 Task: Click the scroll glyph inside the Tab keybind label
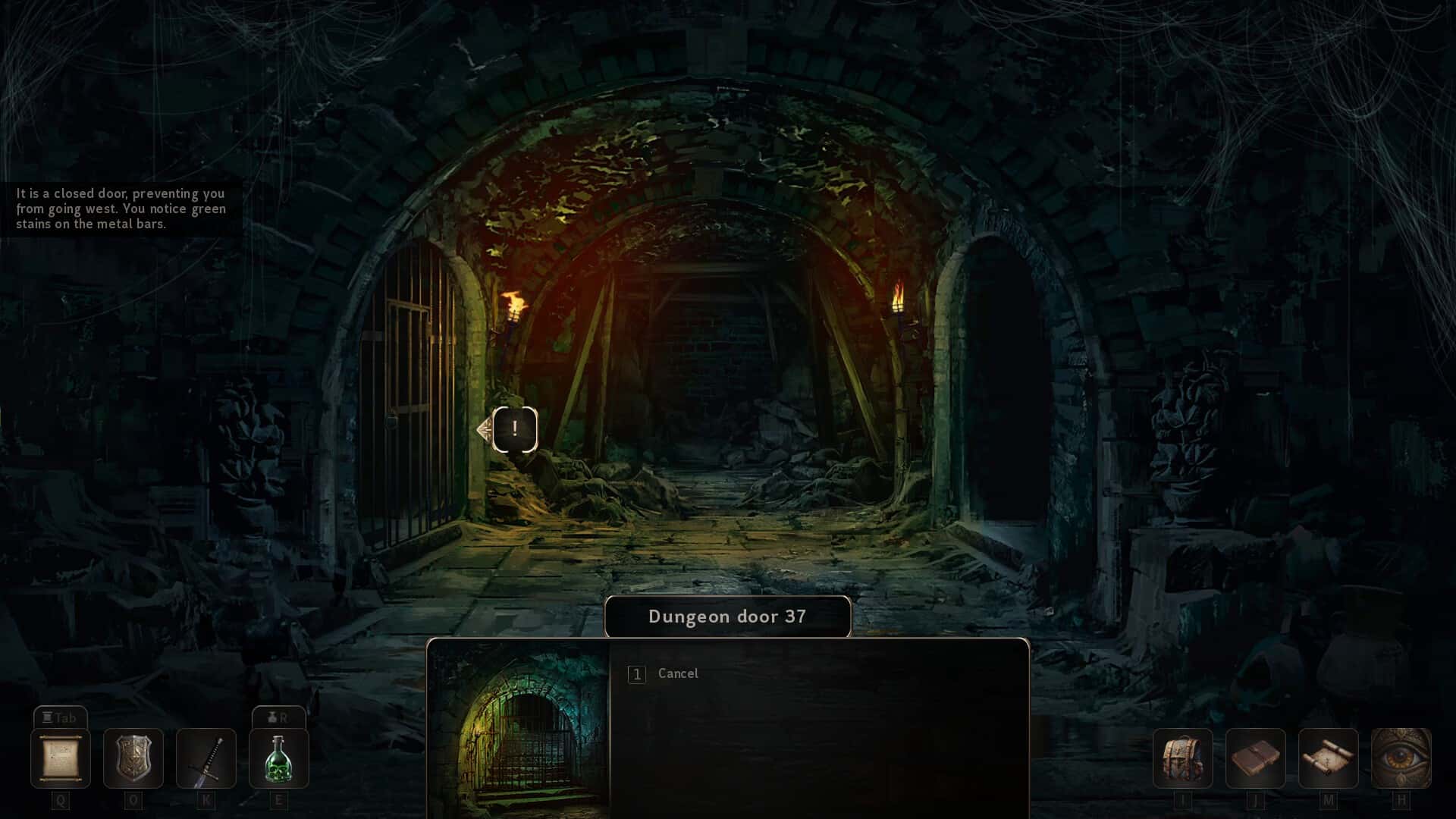49,716
